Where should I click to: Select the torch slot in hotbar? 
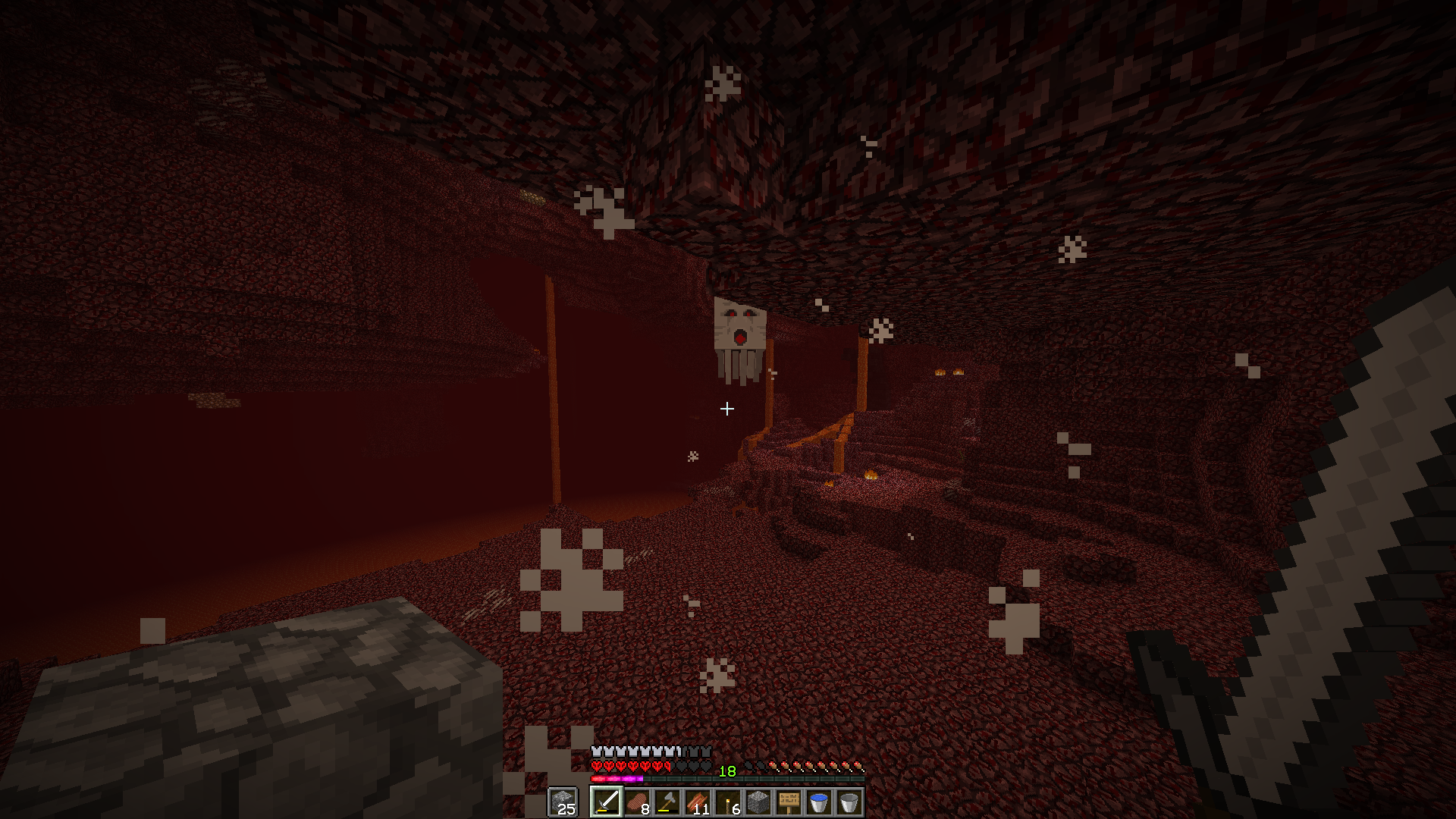tap(728, 802)
